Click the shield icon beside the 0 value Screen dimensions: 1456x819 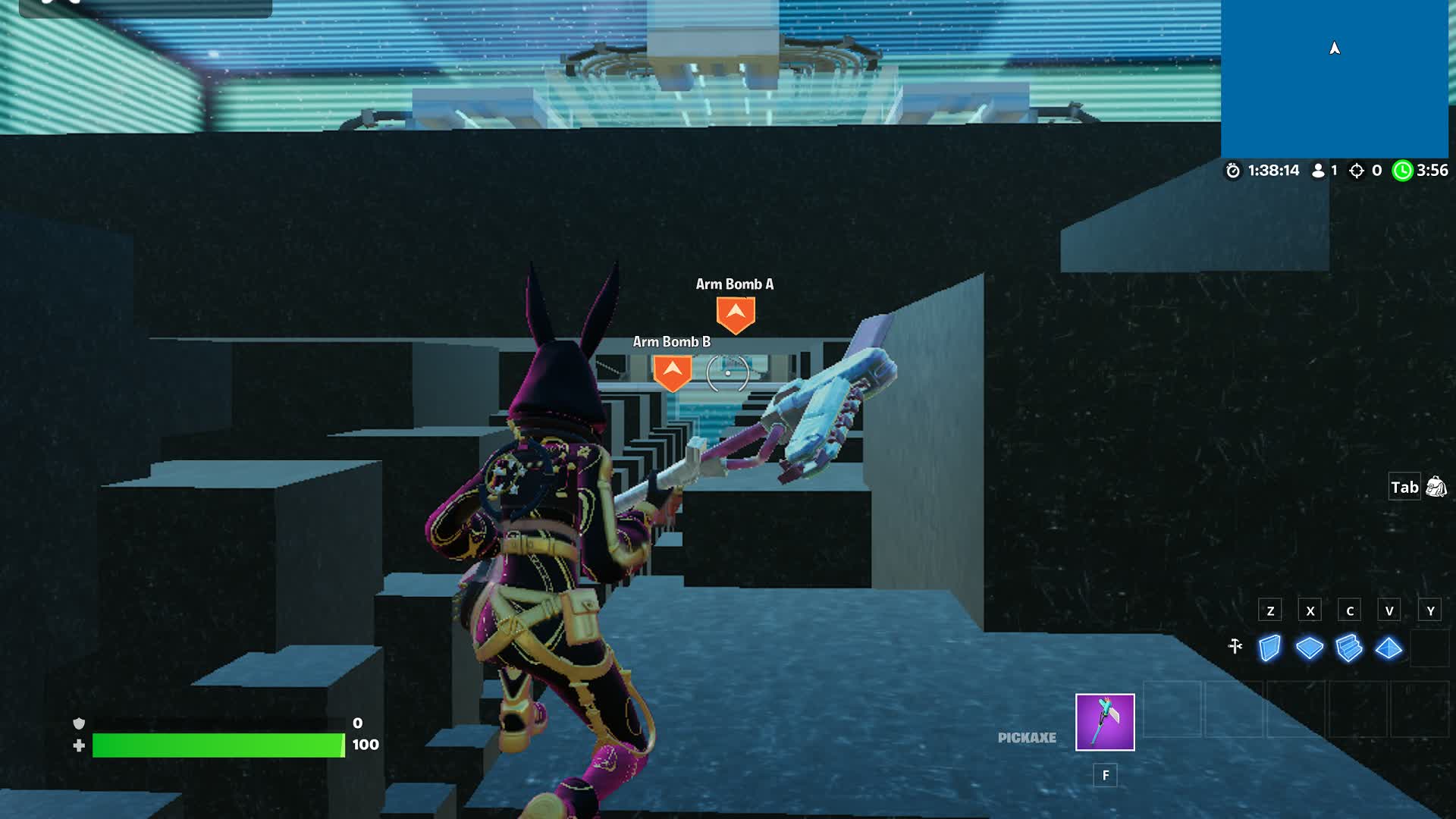pyautogui.click(x=78, y=724)
